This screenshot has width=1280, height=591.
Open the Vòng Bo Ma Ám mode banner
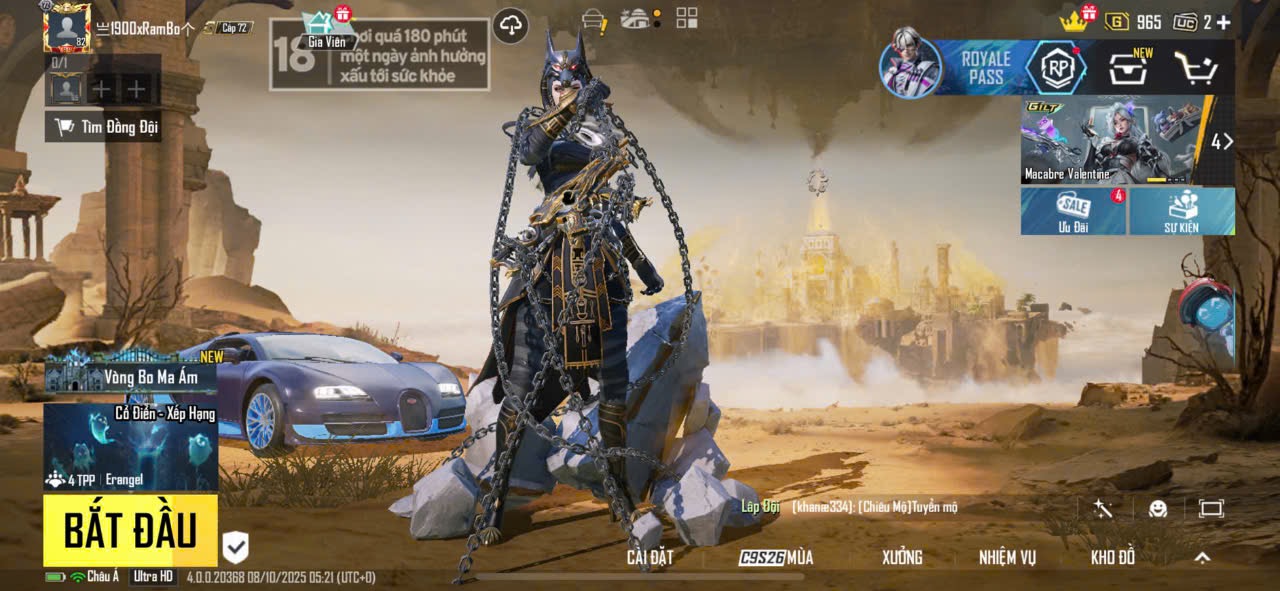click(130, 376)
